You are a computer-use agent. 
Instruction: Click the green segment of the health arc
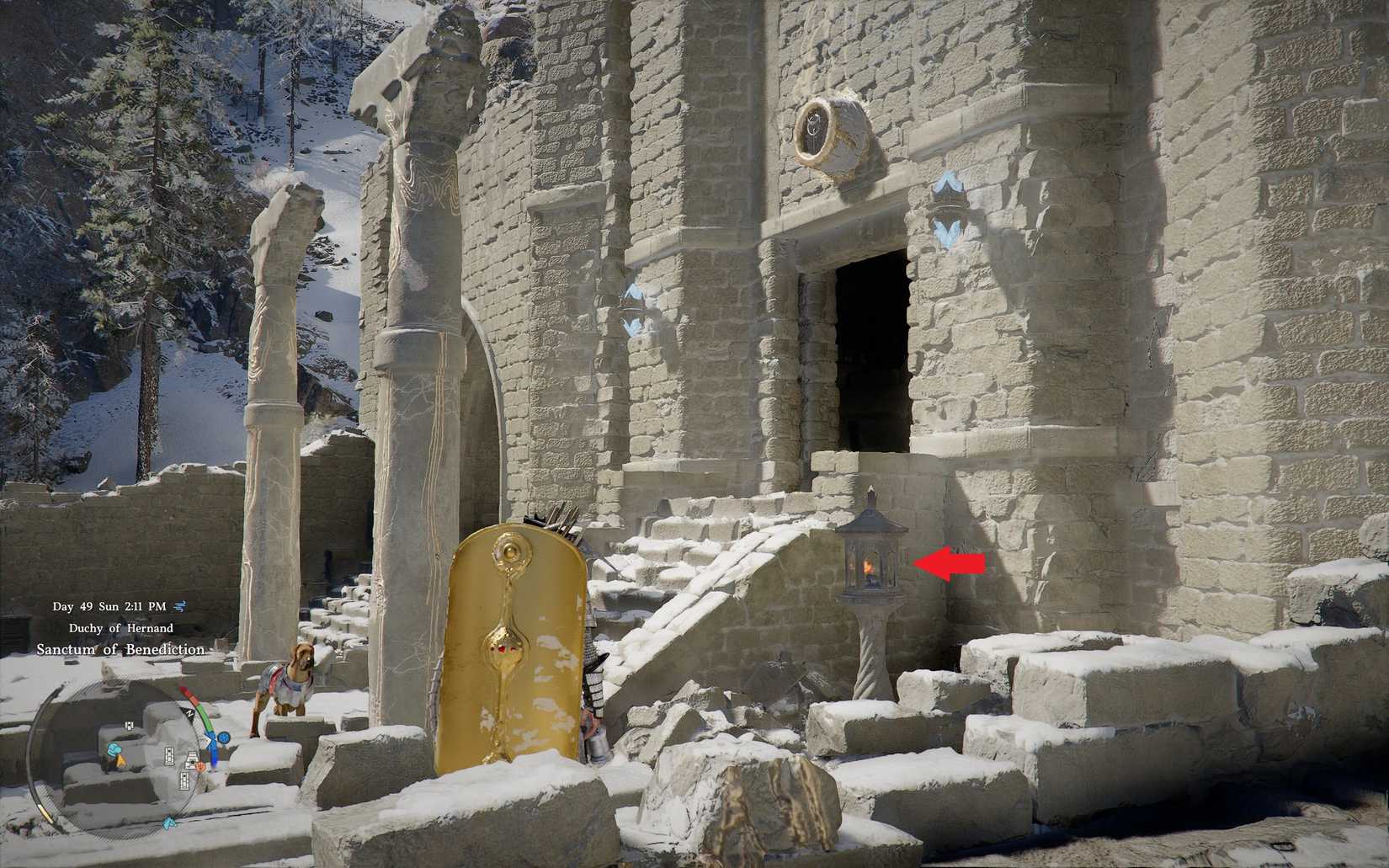coord(204,716)
